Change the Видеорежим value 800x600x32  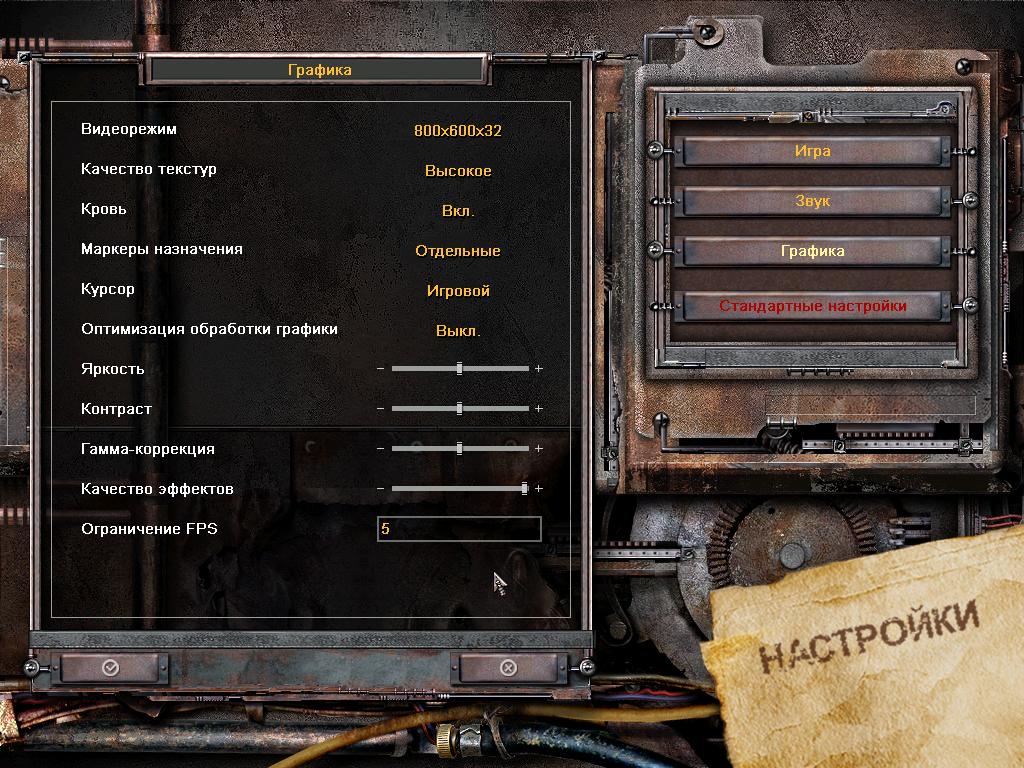(x=458, y=131)
